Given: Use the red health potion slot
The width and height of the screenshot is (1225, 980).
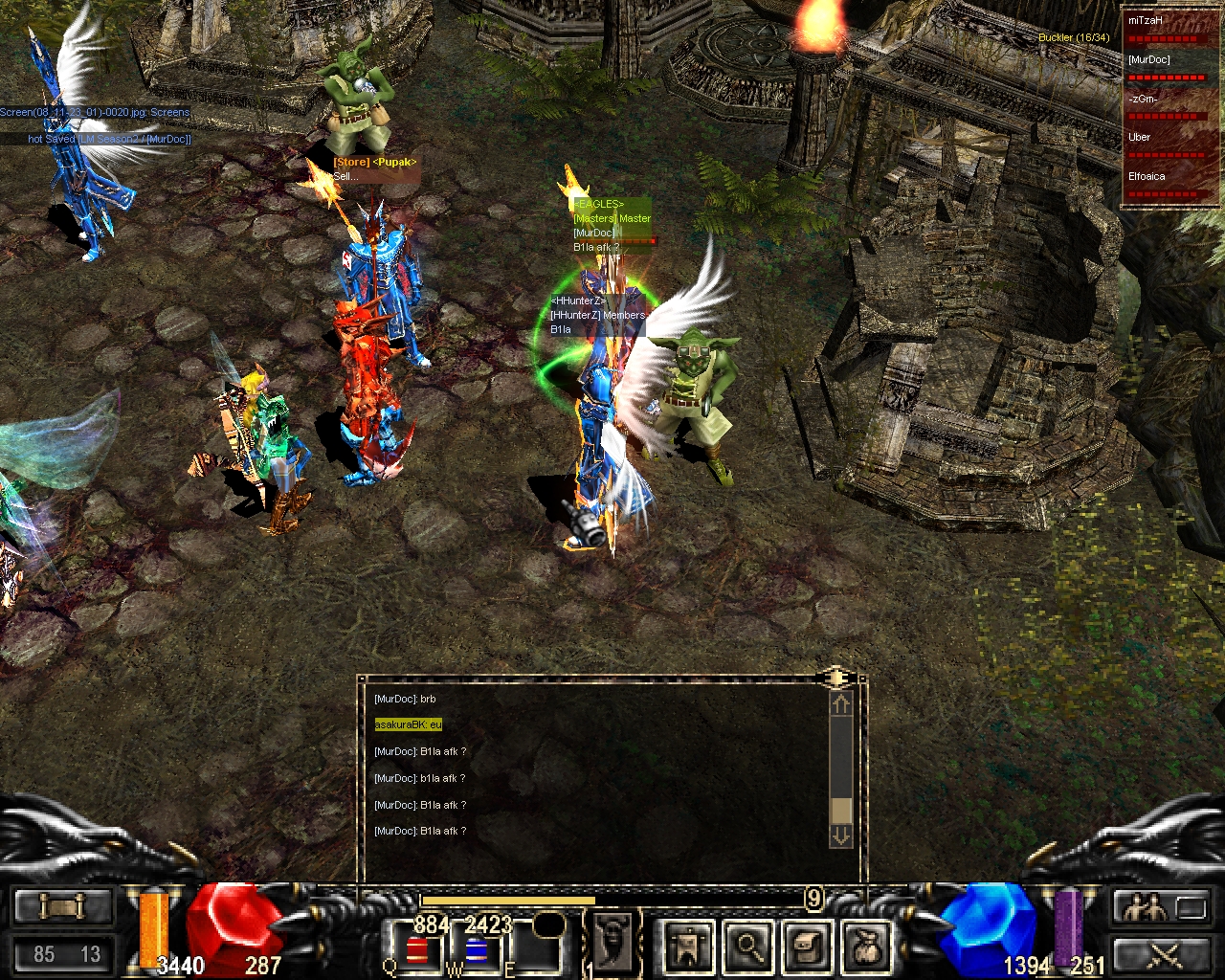Looking at the screenshot, I should [418, 950].
